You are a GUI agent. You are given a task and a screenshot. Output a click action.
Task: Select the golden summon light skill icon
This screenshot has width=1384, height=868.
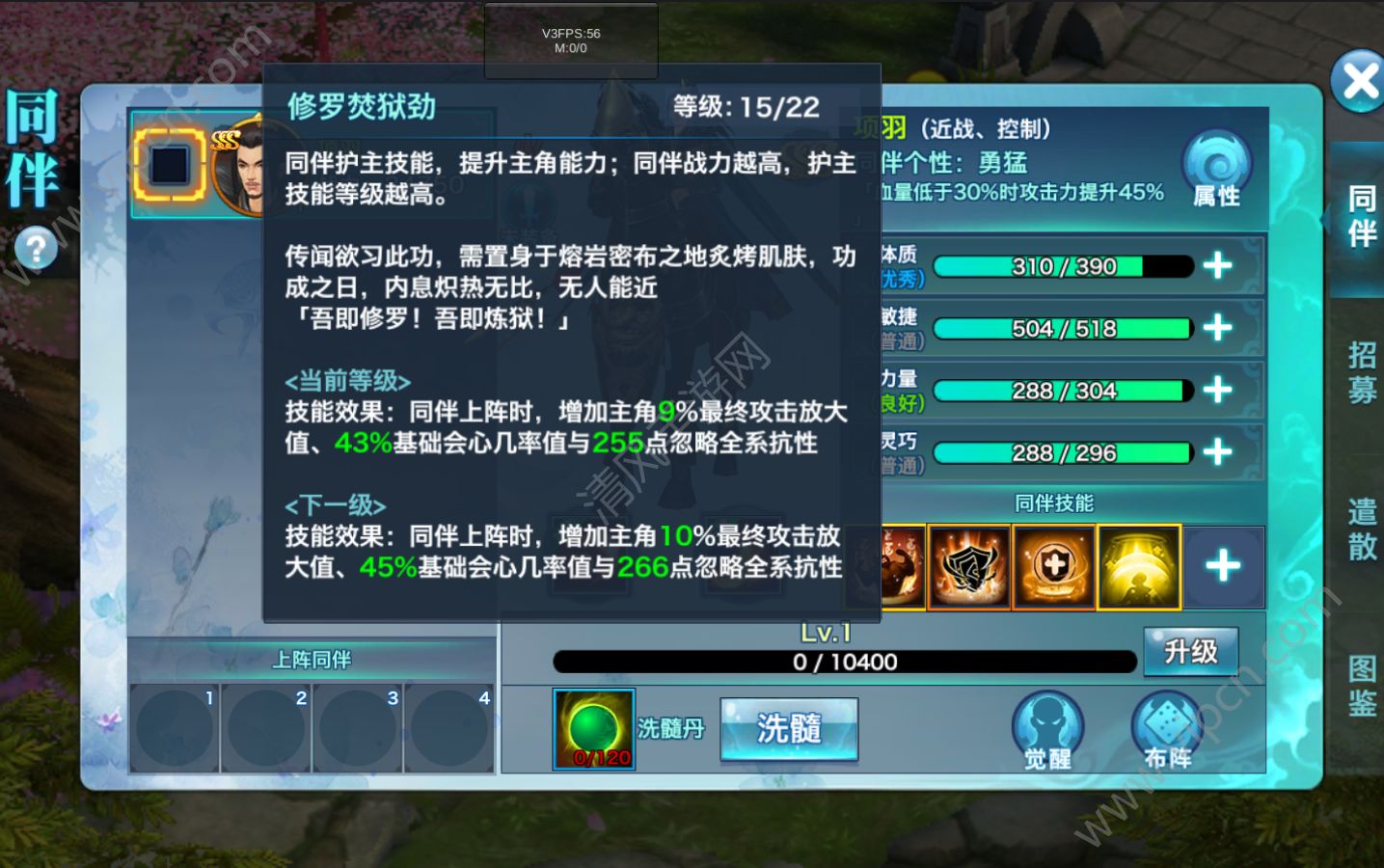click(x=1137, y=567)
